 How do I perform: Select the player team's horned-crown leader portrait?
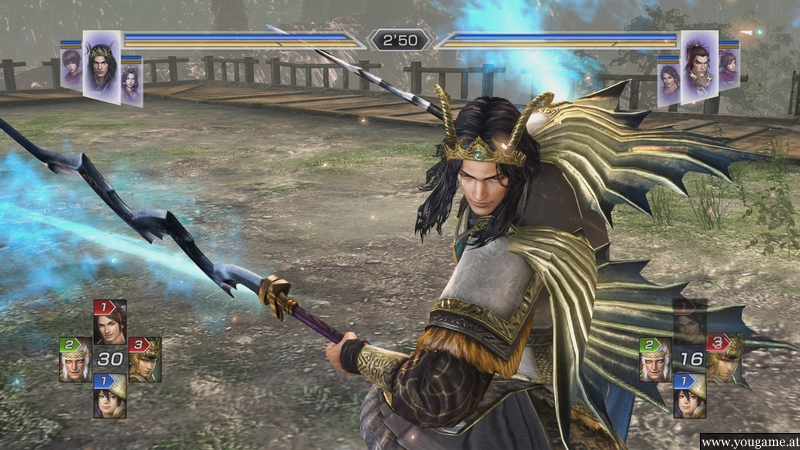(x=101, y=66)
